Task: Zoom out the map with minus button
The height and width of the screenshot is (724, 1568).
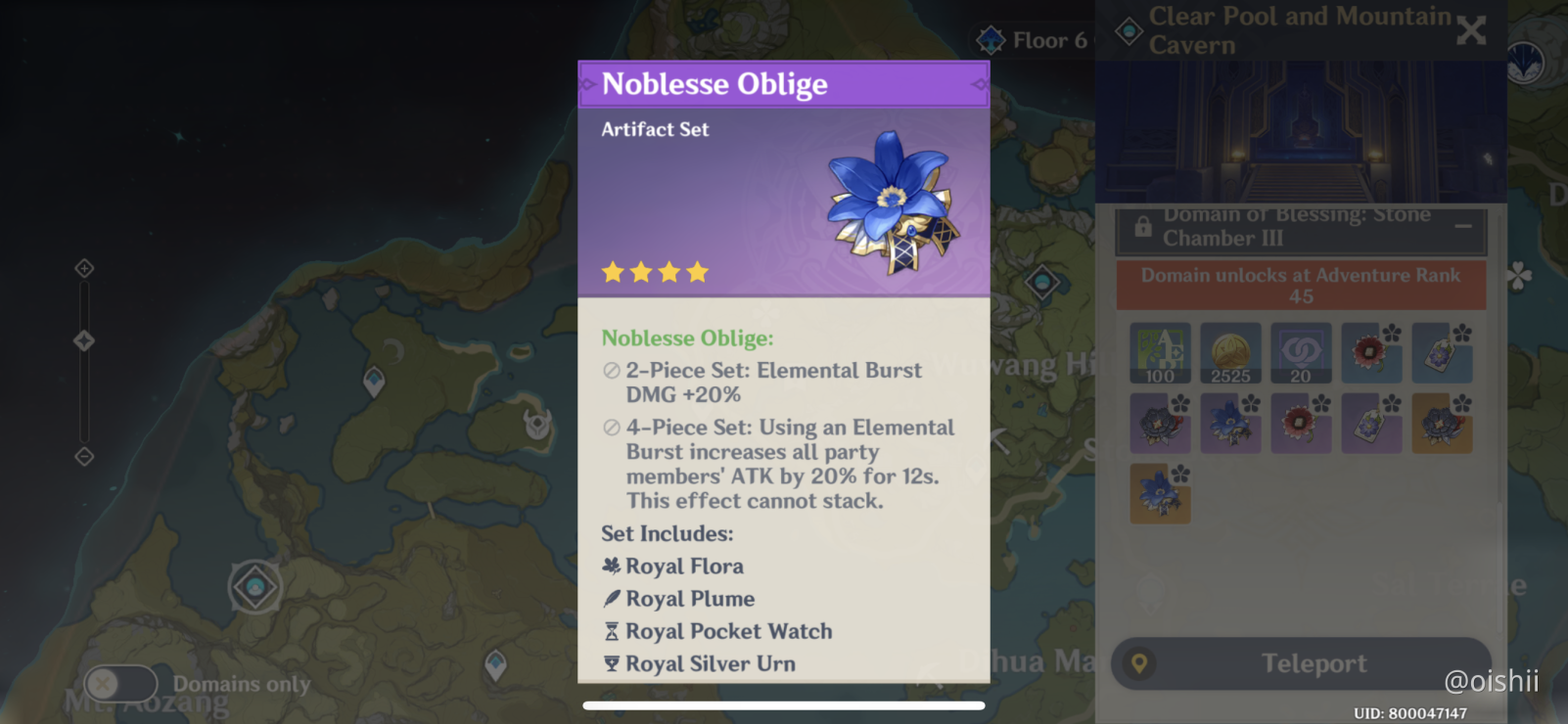Action: (84, 456)
